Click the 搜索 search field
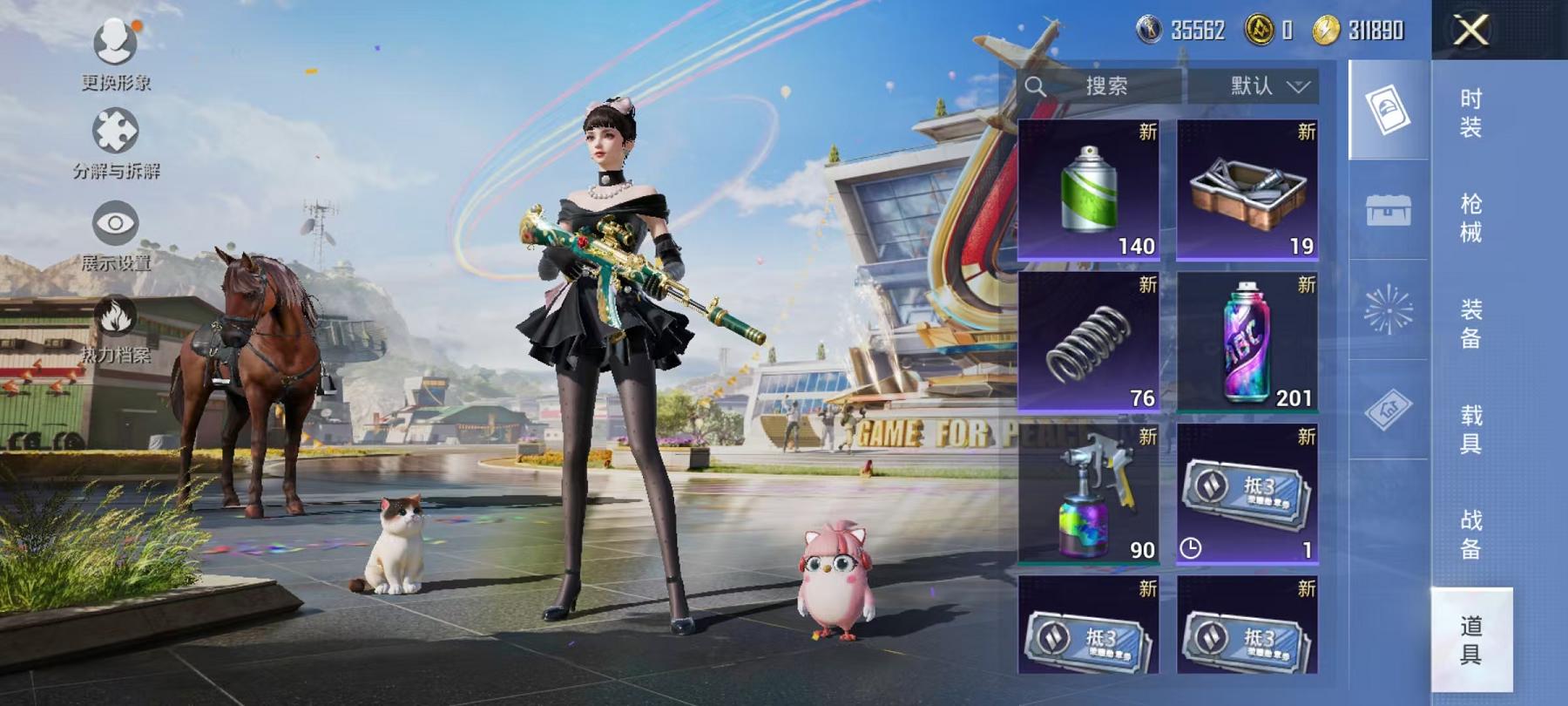This screenshot has width=1568, height=706. [1105, 85]
